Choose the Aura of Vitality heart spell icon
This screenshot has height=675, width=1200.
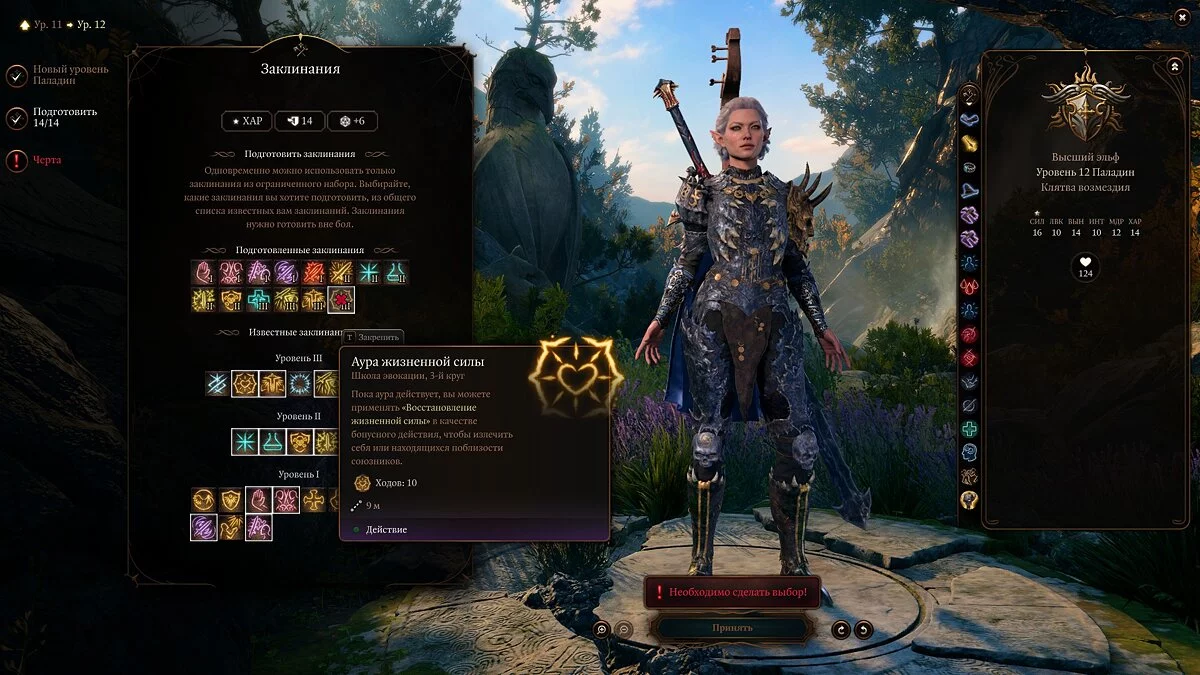tap(245, 384)
